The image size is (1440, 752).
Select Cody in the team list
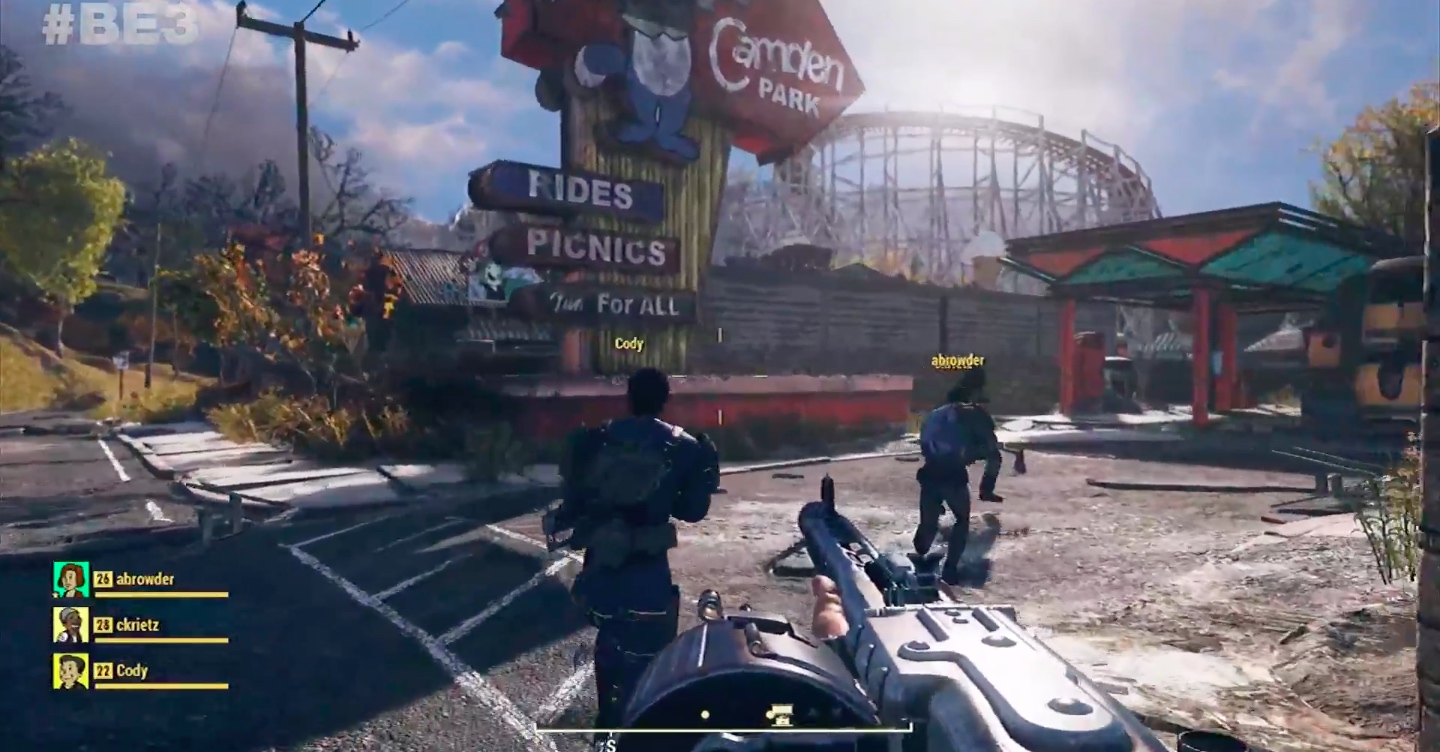click(132, 671)
